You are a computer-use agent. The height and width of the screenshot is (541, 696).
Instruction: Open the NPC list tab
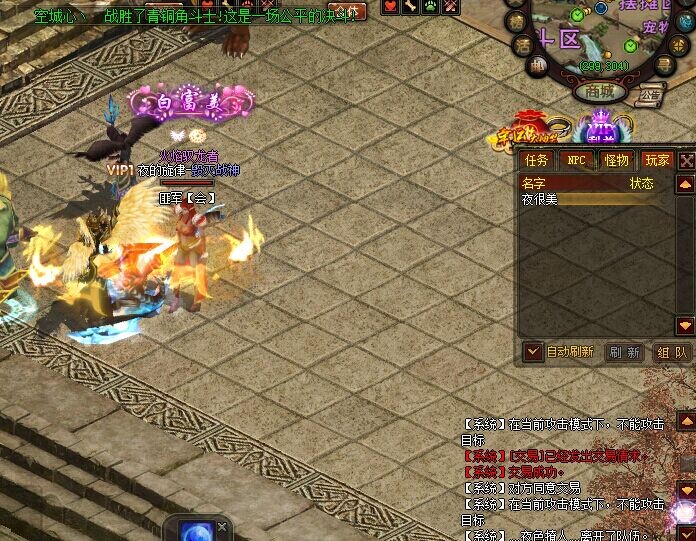[x=577, y=160]
